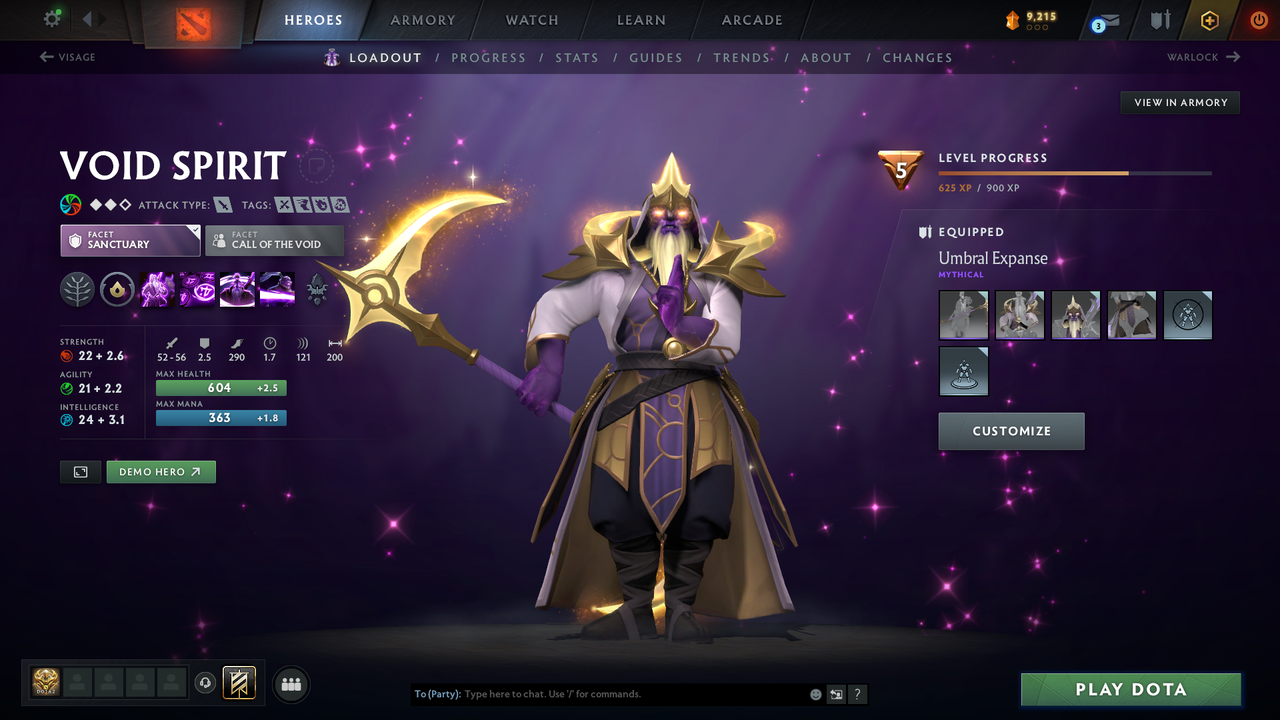Open the chat channel selector beside emoticons

(836, 693)
